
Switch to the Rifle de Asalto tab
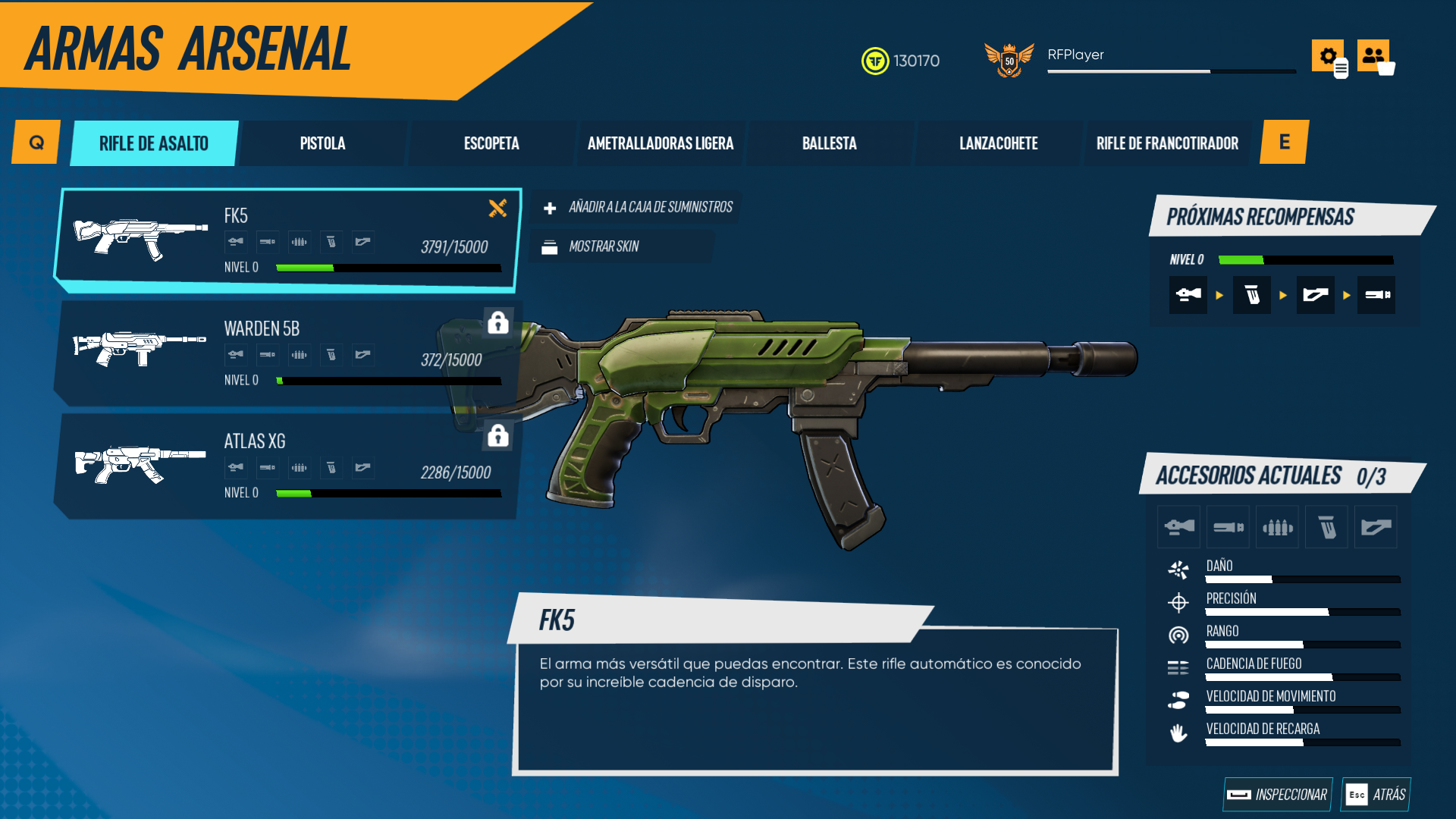[x=154, y=143]
